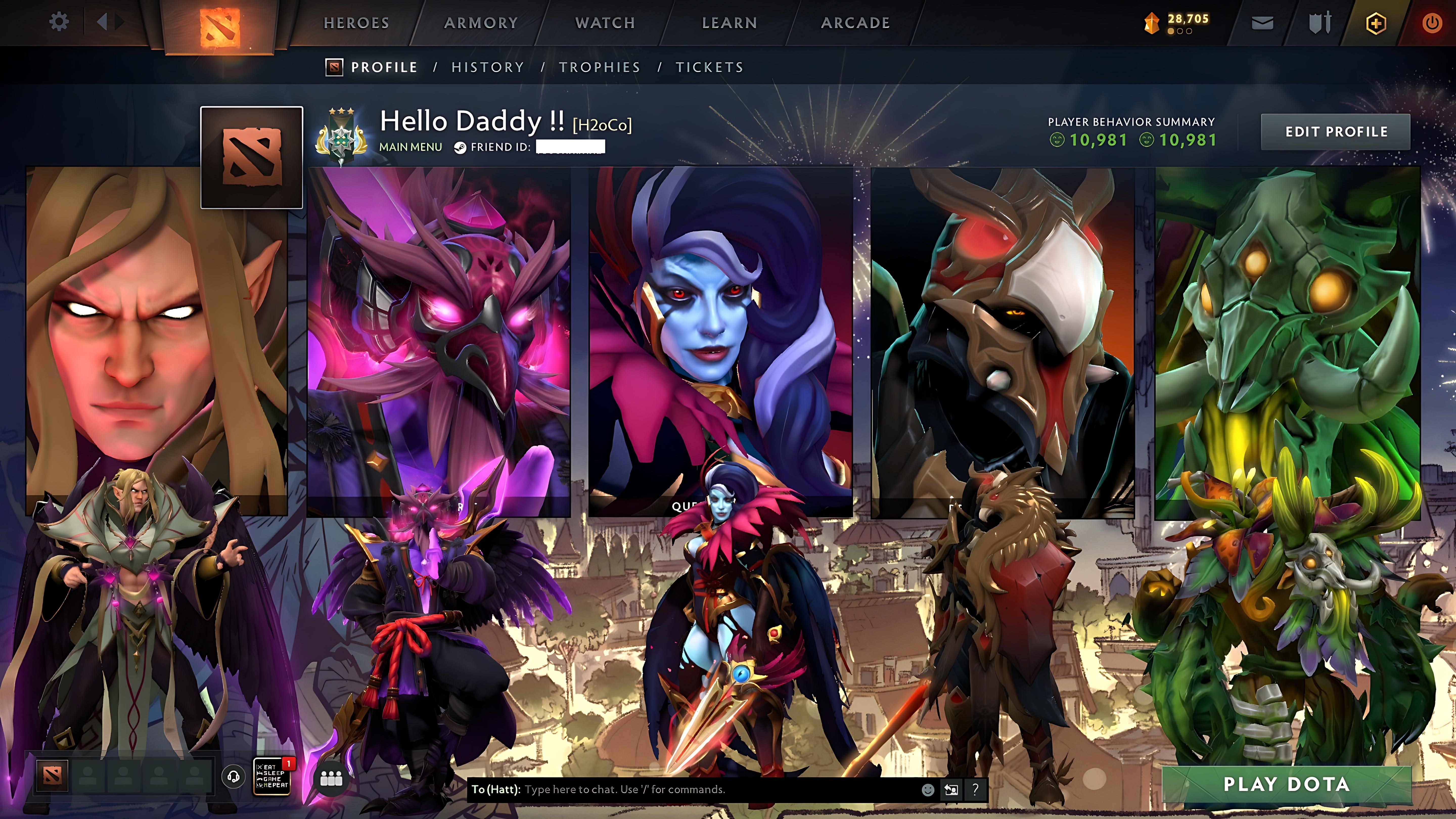Switch to the HISTORY tab
1456x819 pixels.
pyautogui.click(x=487, y=67)
